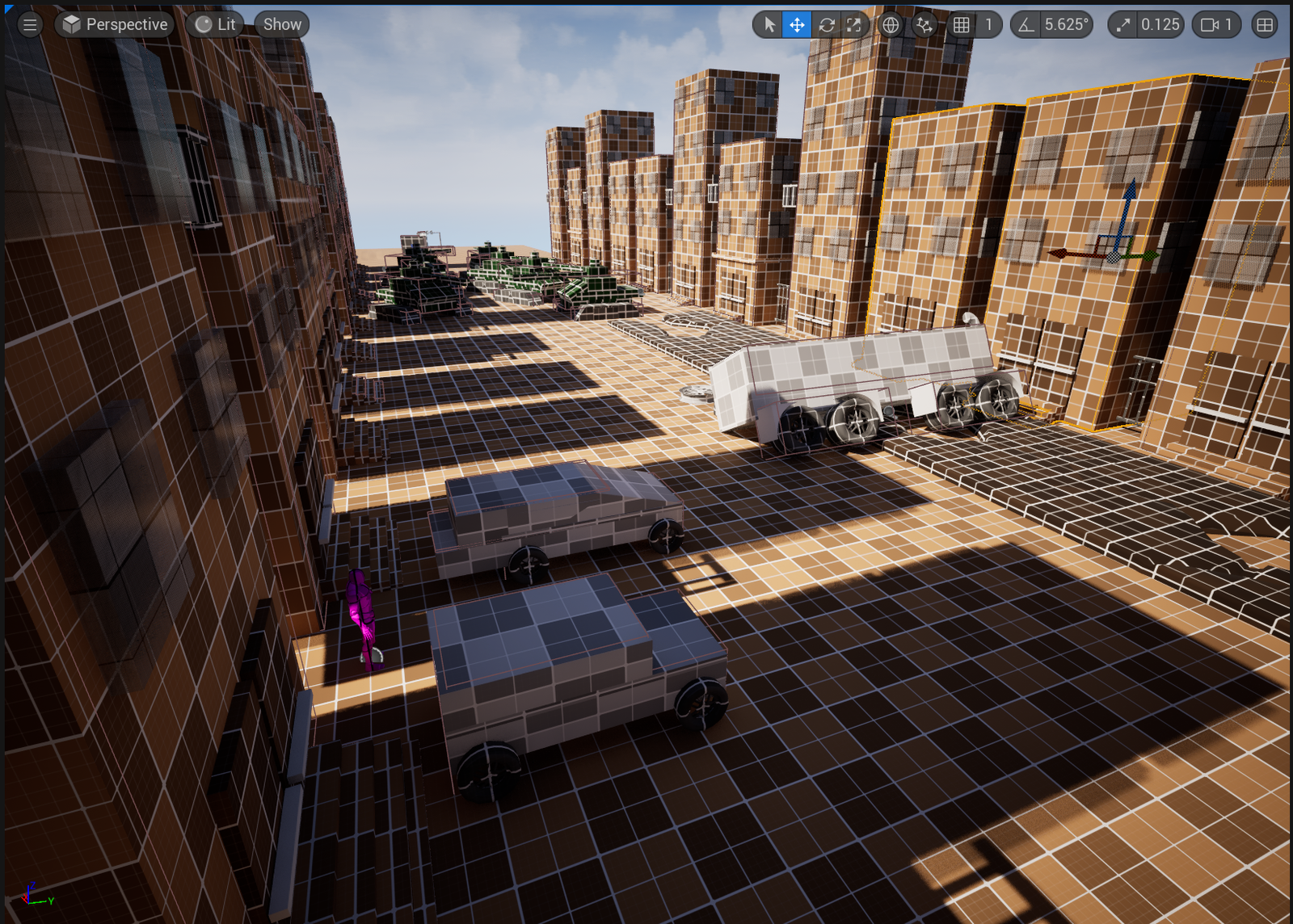Switch to the Scale tool
The image size is (1293, 924).
point(854,24)
